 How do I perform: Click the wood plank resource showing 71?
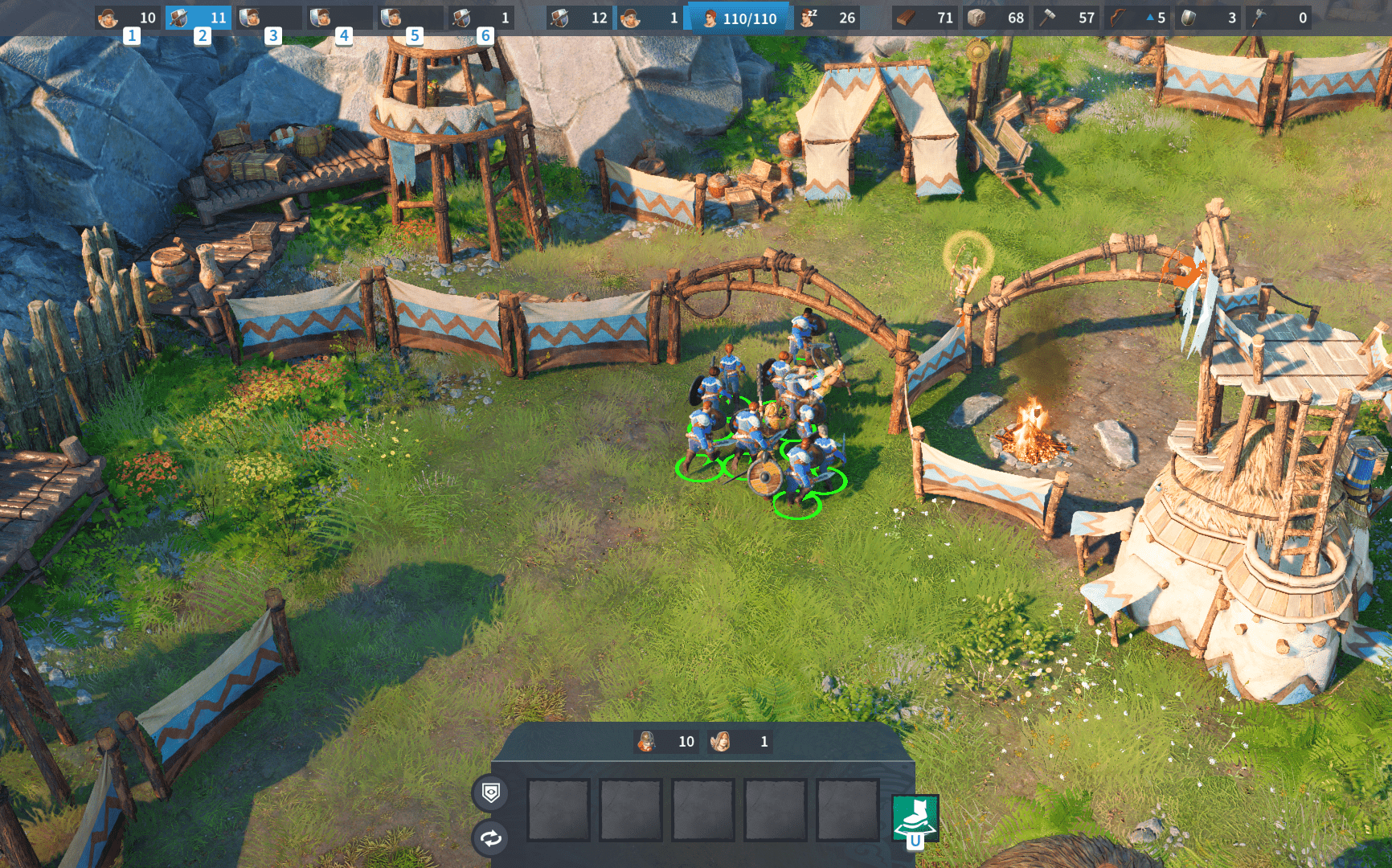coord(925,18)
